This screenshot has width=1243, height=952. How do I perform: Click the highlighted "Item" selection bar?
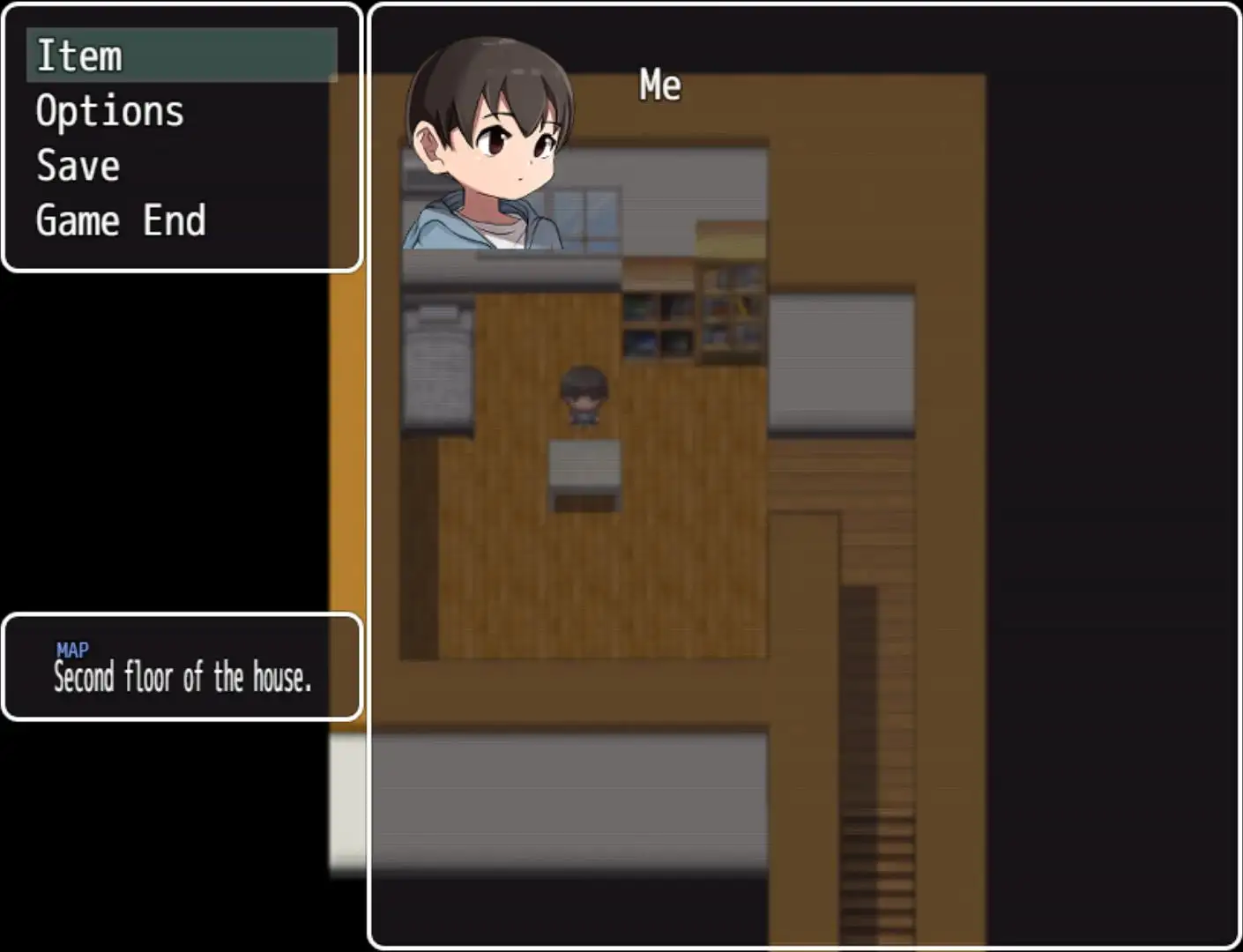tap(182, 56)
